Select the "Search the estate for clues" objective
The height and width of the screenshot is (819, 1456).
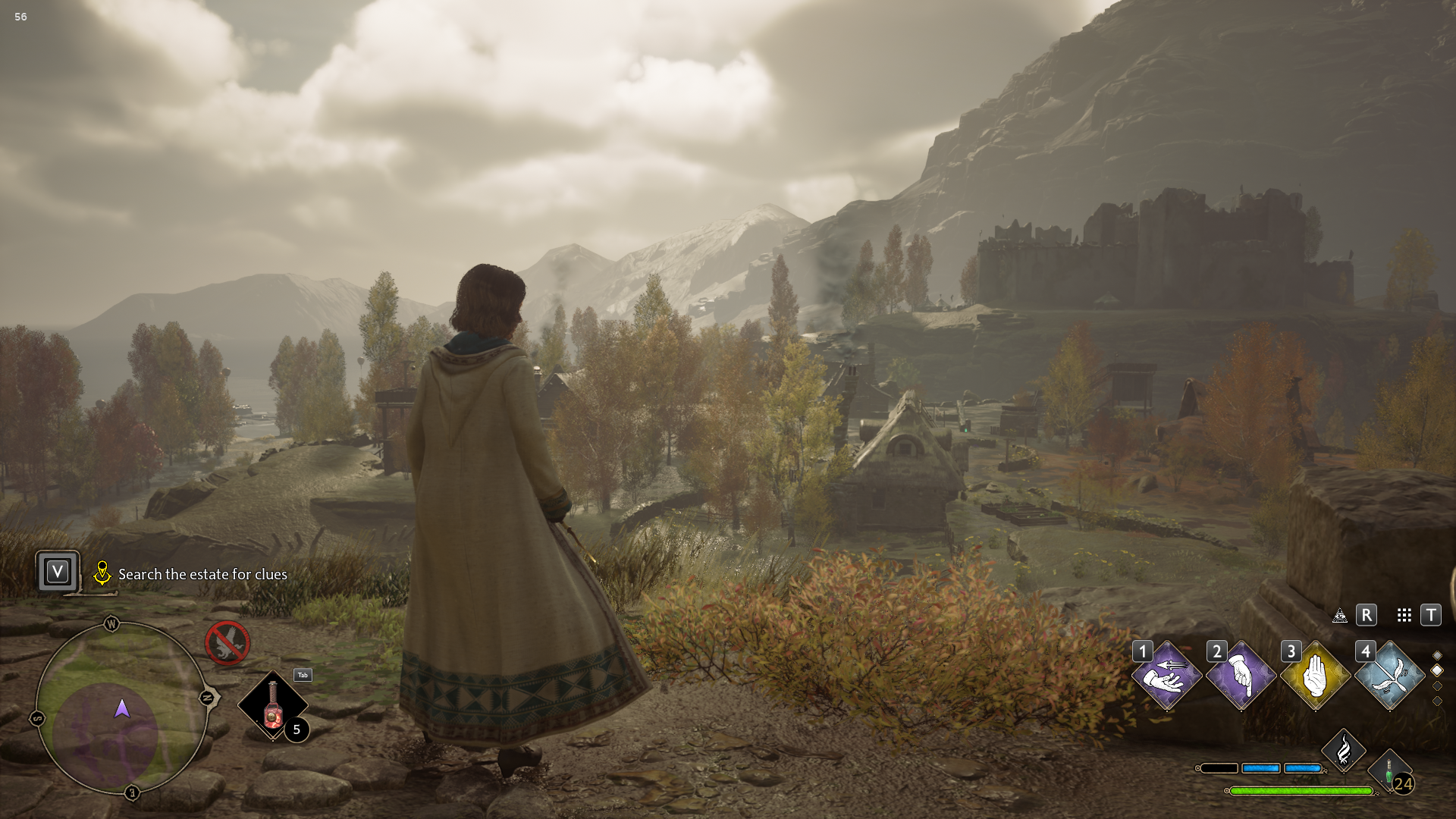[x=202, y=575]
